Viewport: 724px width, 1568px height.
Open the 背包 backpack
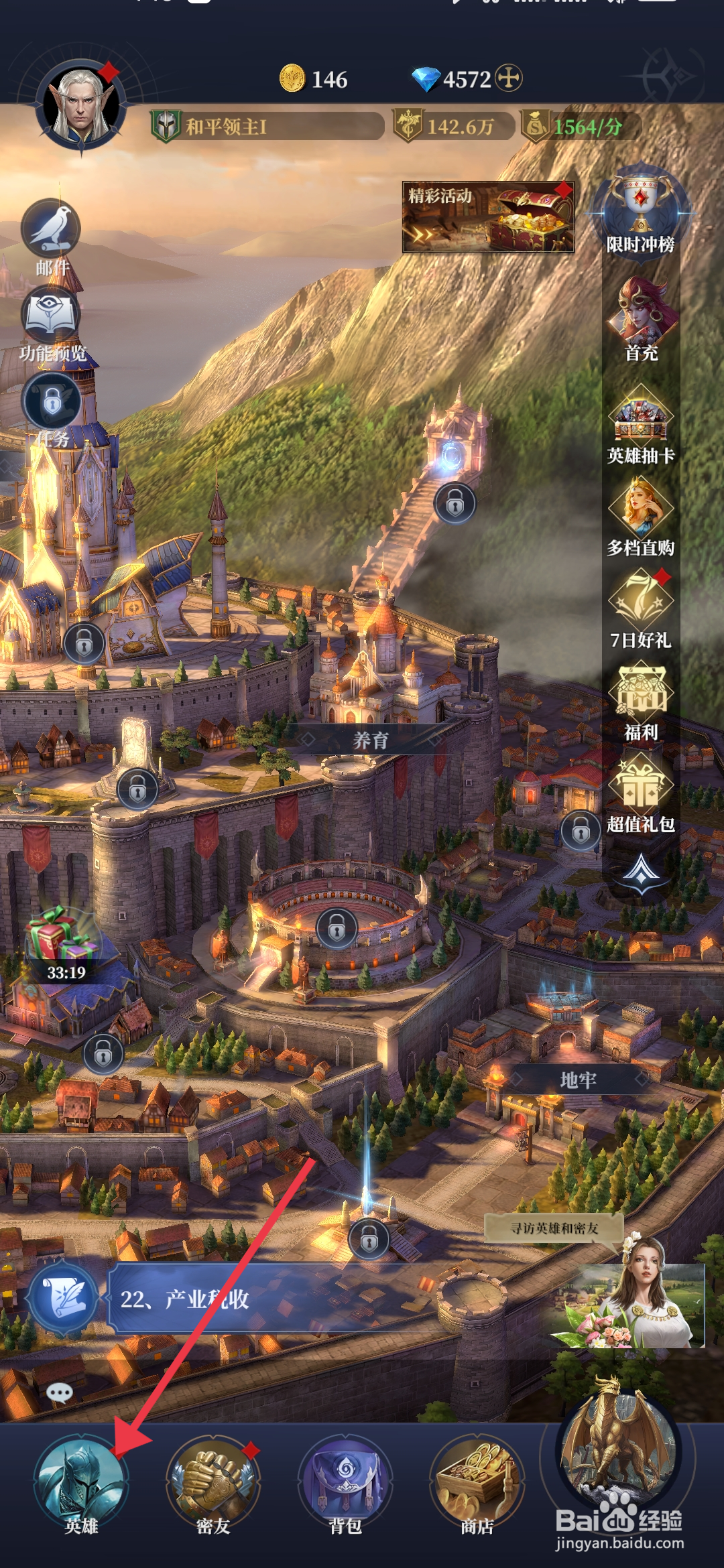345,1482
